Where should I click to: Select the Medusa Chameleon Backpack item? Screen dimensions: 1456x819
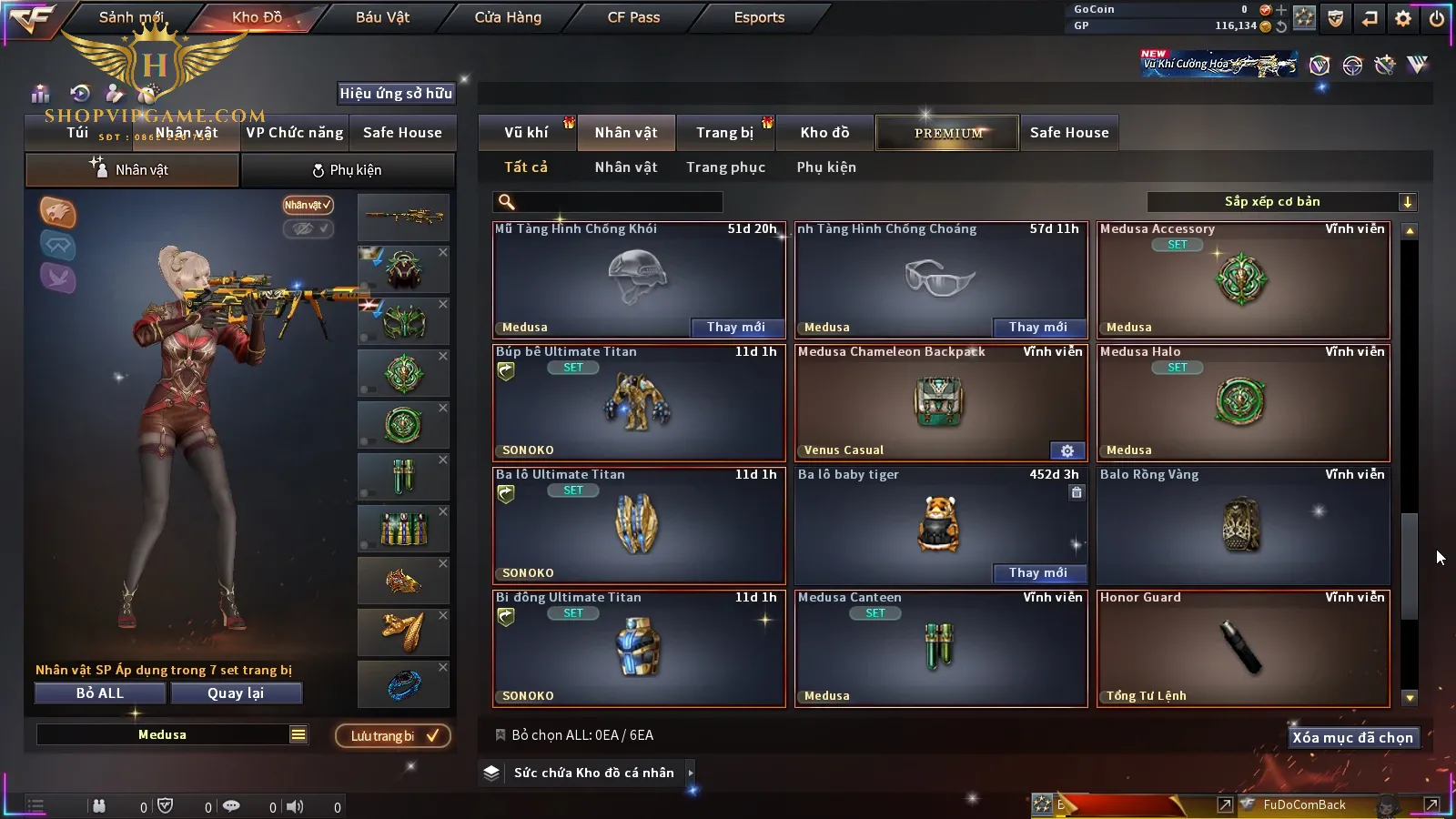[x=941, y=402]
